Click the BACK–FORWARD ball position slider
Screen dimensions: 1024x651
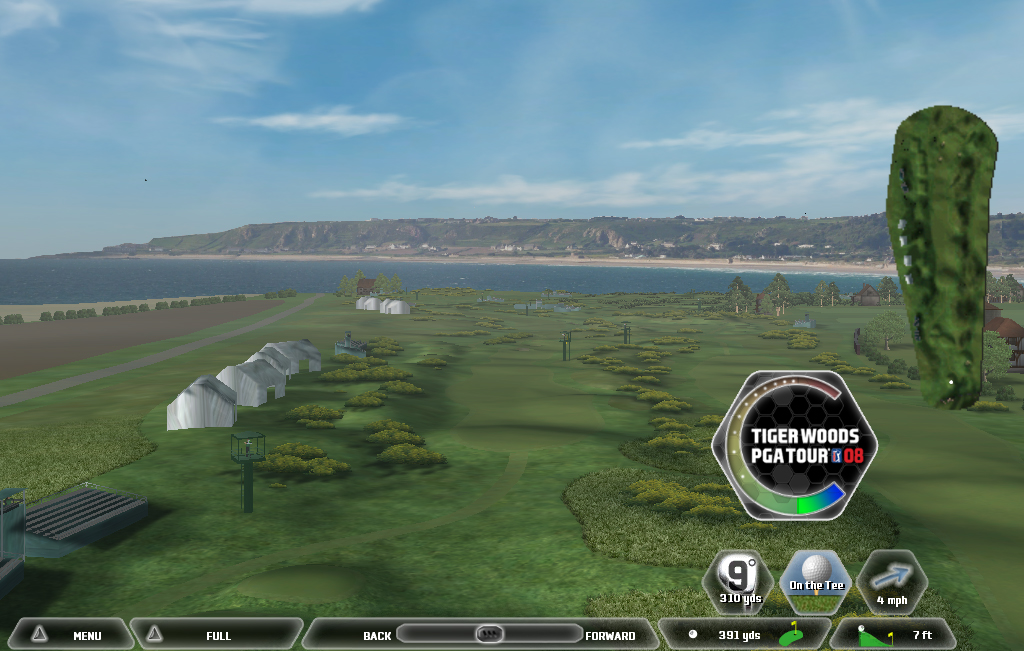pyautogui.click(x=489, y=634)
